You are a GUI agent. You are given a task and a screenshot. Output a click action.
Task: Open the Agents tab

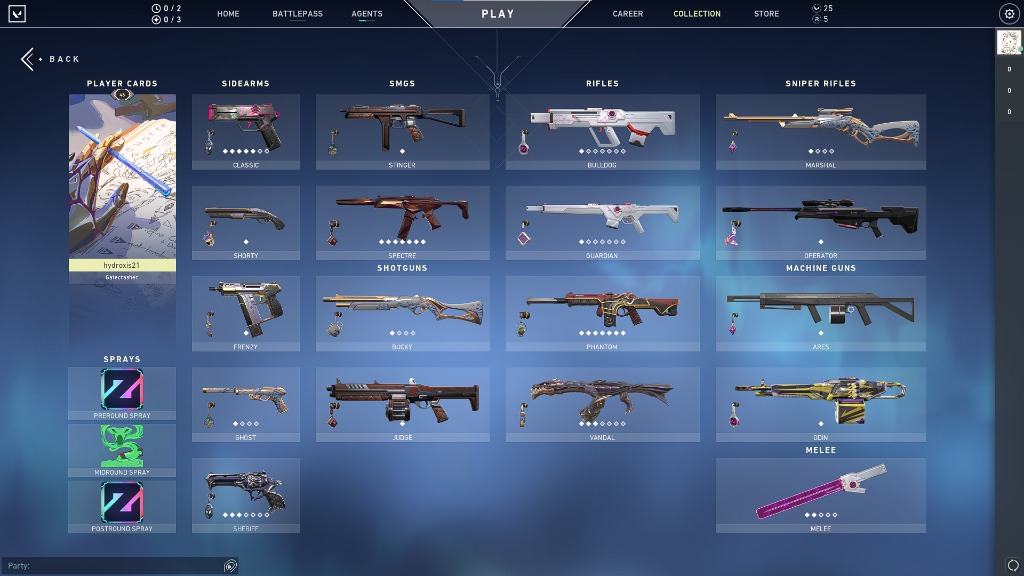367,14
